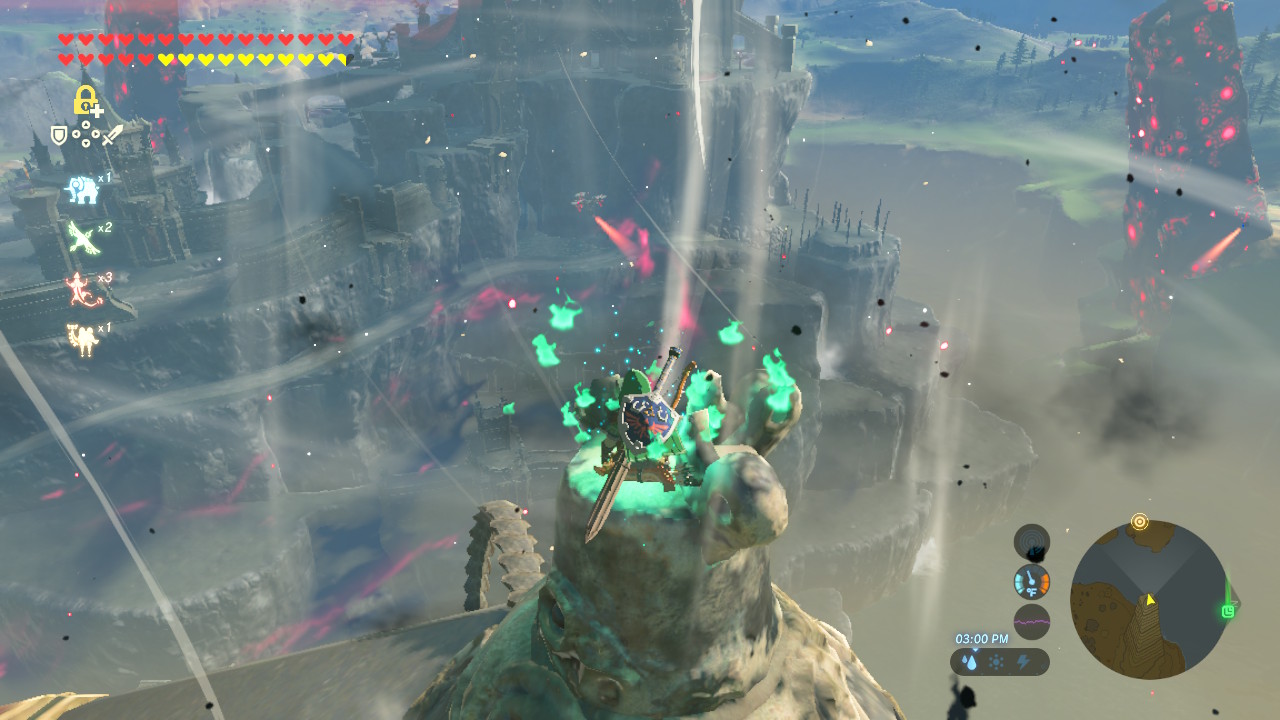Image resolution: width=1280 pixels, height=720 pixels.
Task: Click the temperature gauge showing °F
Action: [1031, 582]
